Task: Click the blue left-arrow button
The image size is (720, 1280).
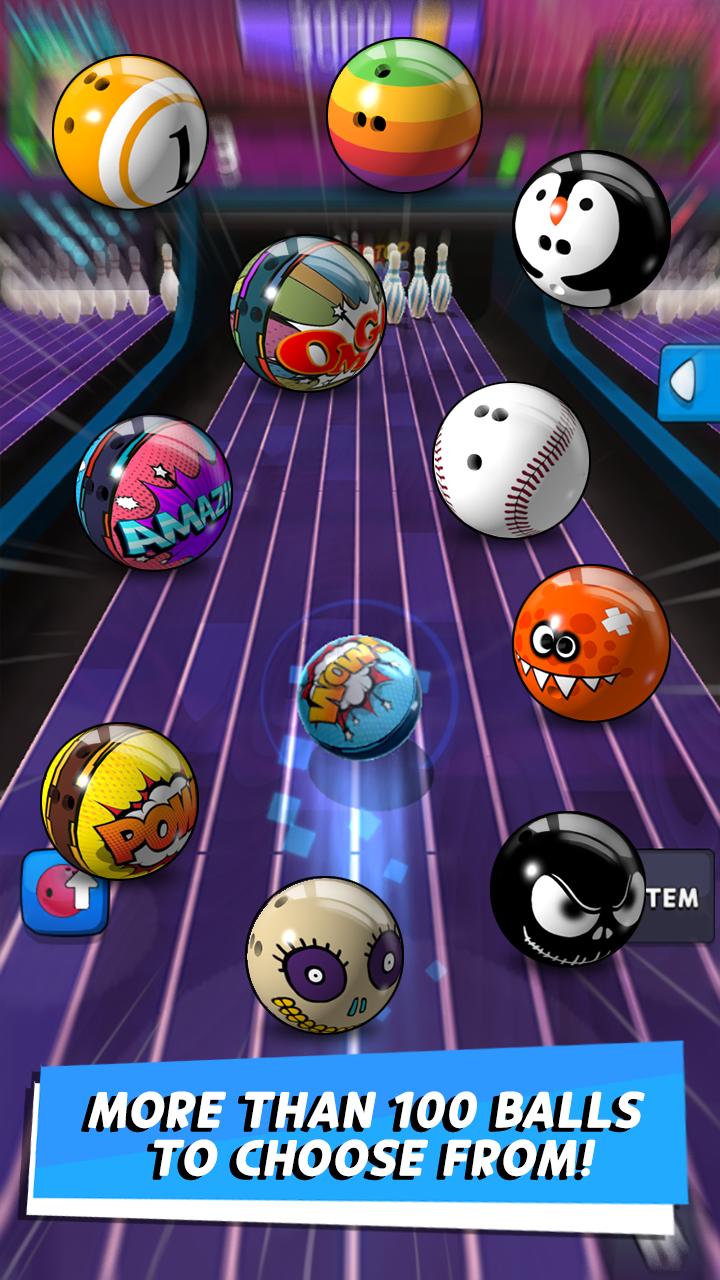Action: (690, 382)
